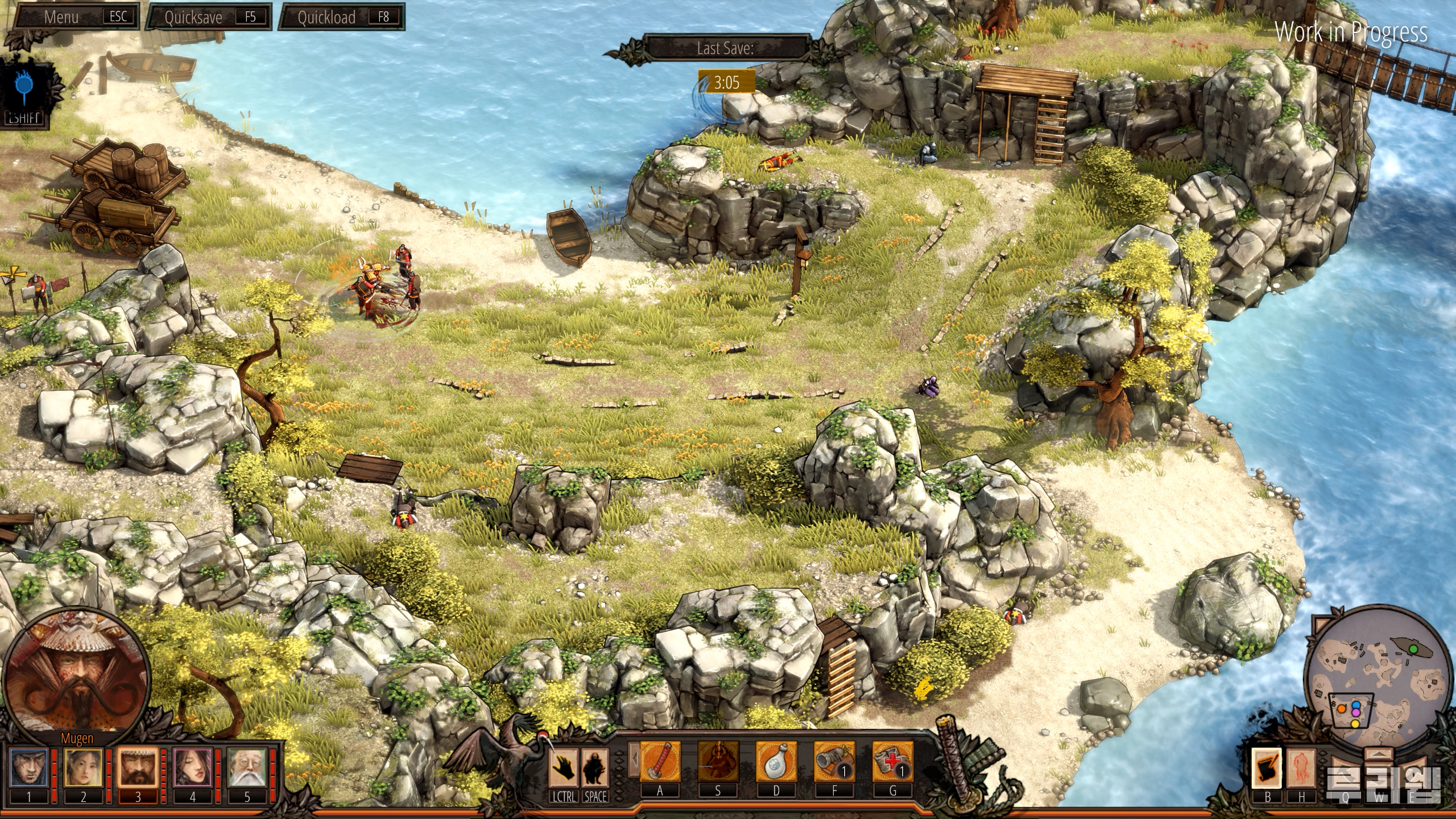The height and width of the screenshot is (819, 1456).
Task: Select the white-bearded old man portrait
Action: [x=247, y=767]
